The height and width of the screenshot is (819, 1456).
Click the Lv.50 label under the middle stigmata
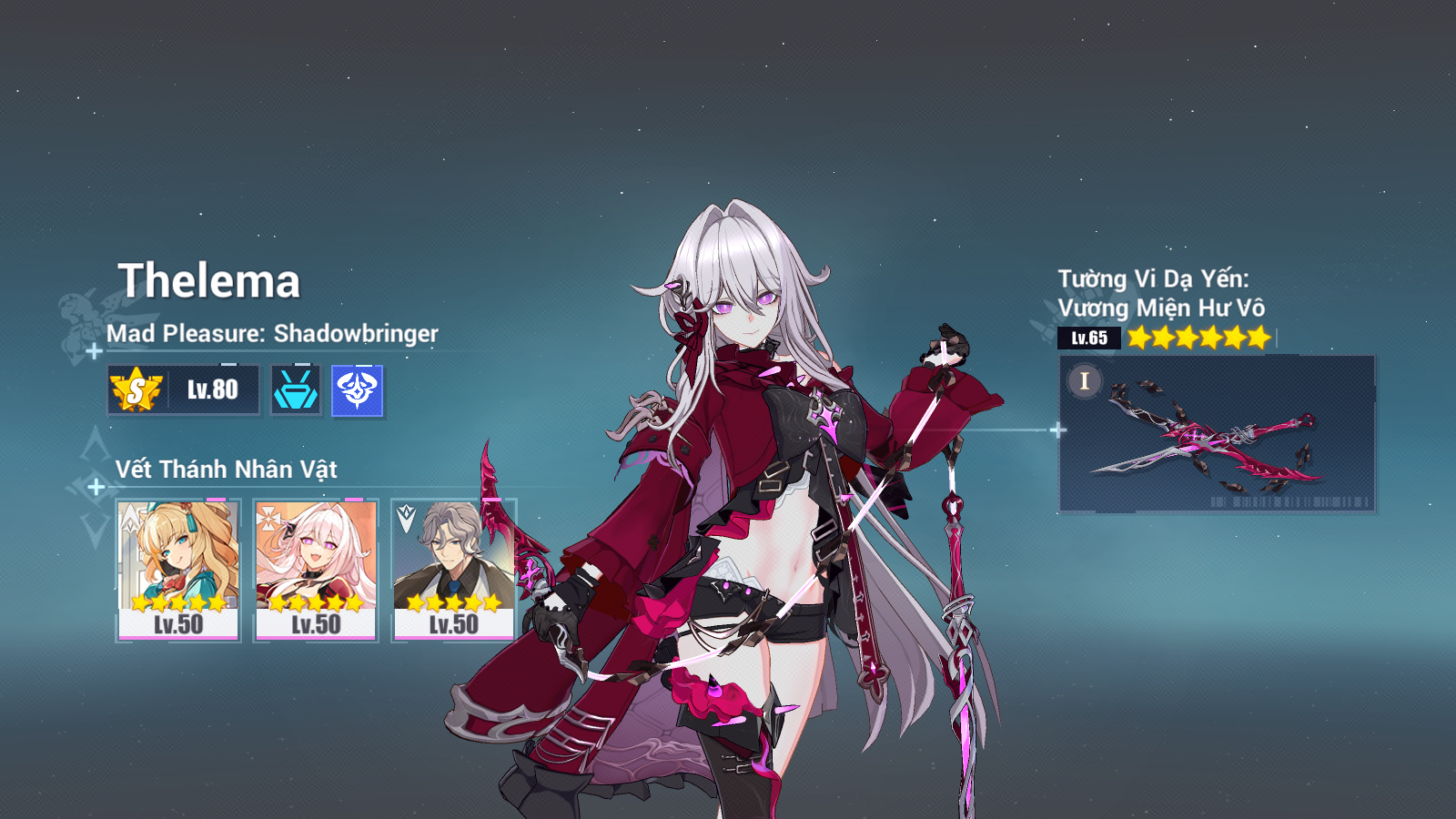pos(316,626)
